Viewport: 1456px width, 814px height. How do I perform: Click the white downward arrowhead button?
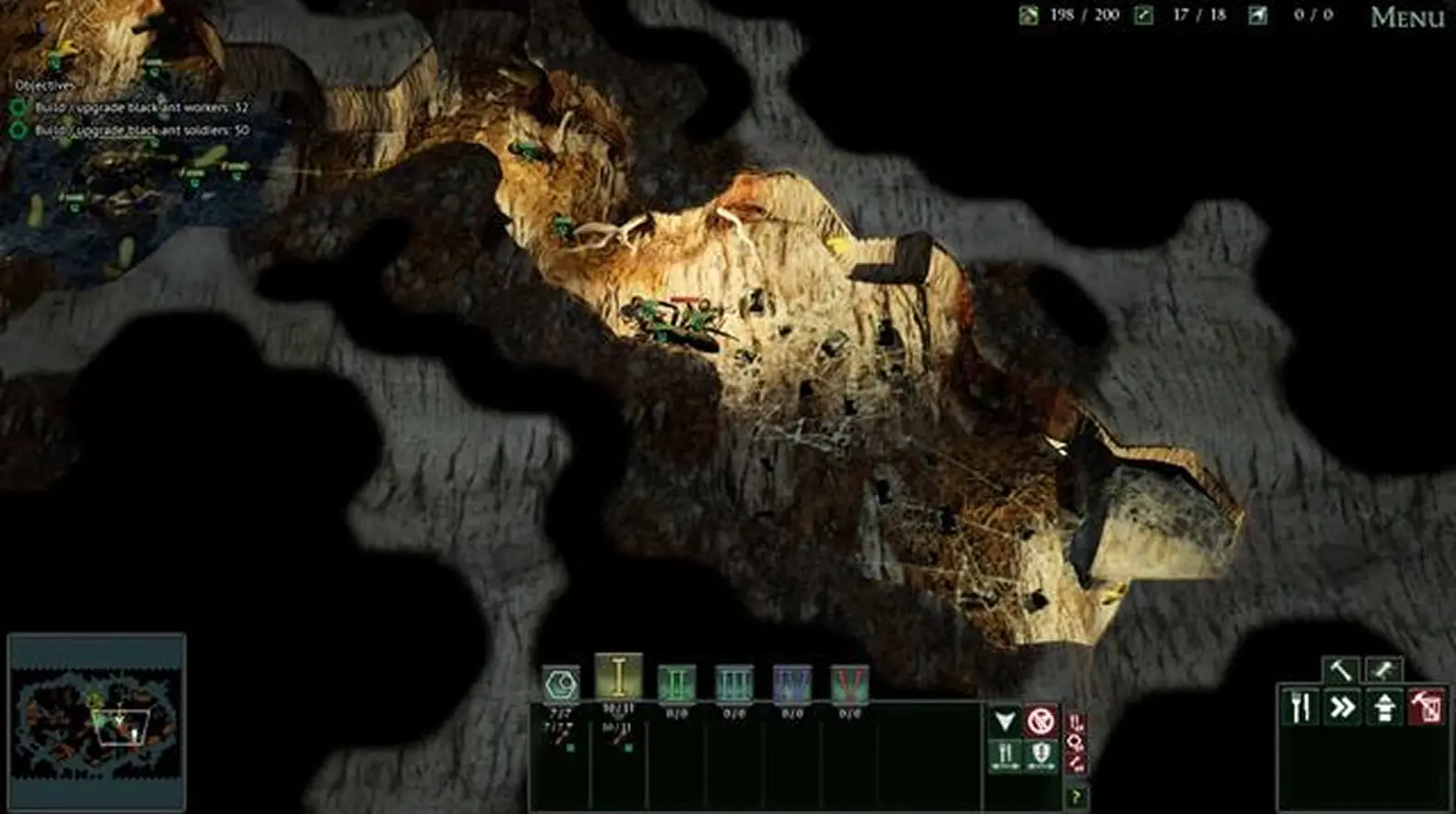tap(1006, 721)
